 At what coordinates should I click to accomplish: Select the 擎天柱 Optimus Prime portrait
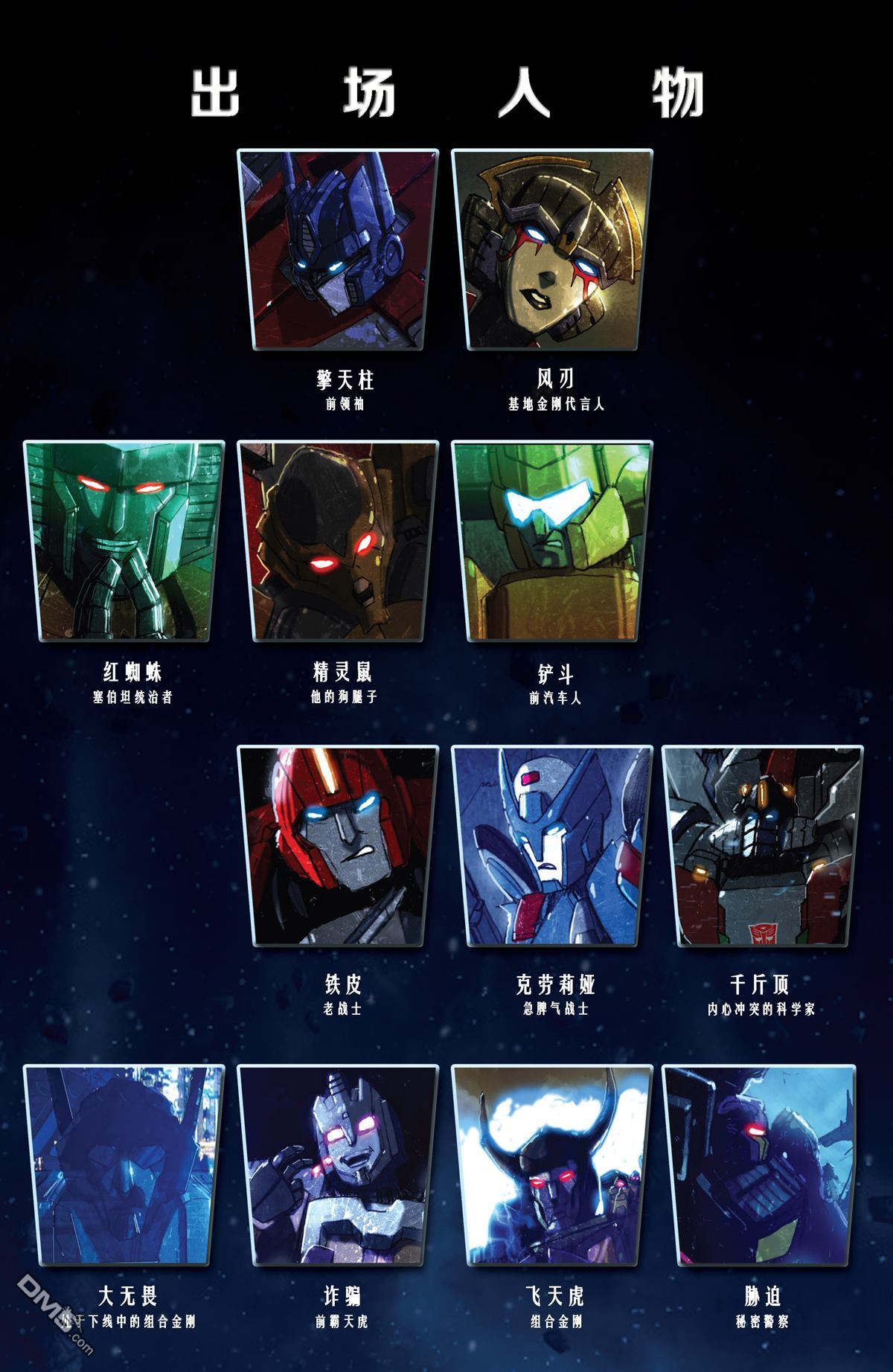[x=338, y=249]
